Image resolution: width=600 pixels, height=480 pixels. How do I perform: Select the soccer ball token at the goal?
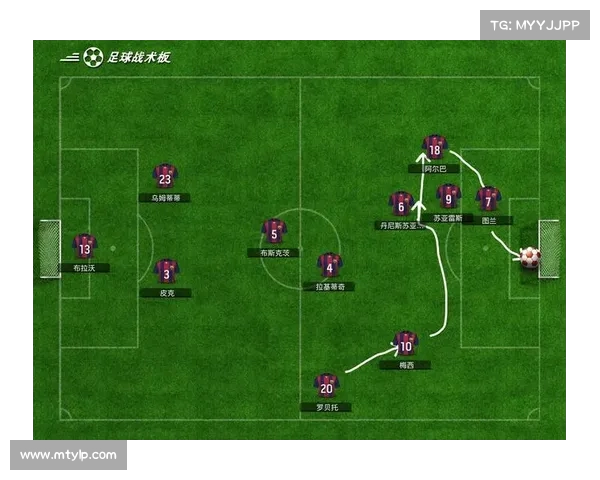point(529,257)
